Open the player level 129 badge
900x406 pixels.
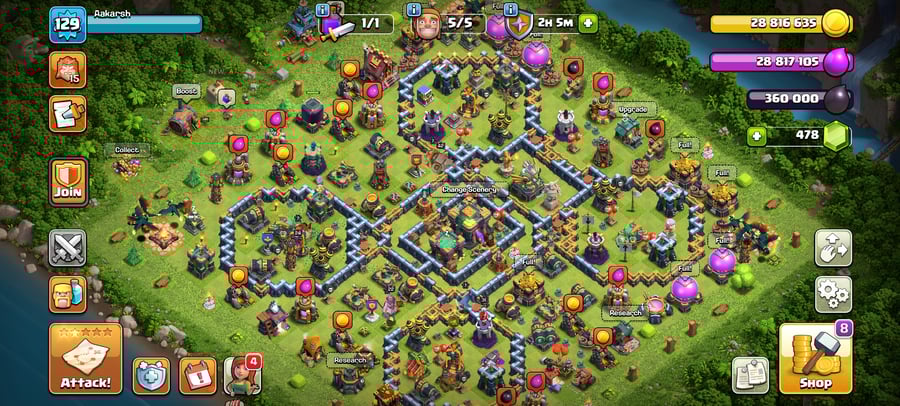(x=68, y=24)
